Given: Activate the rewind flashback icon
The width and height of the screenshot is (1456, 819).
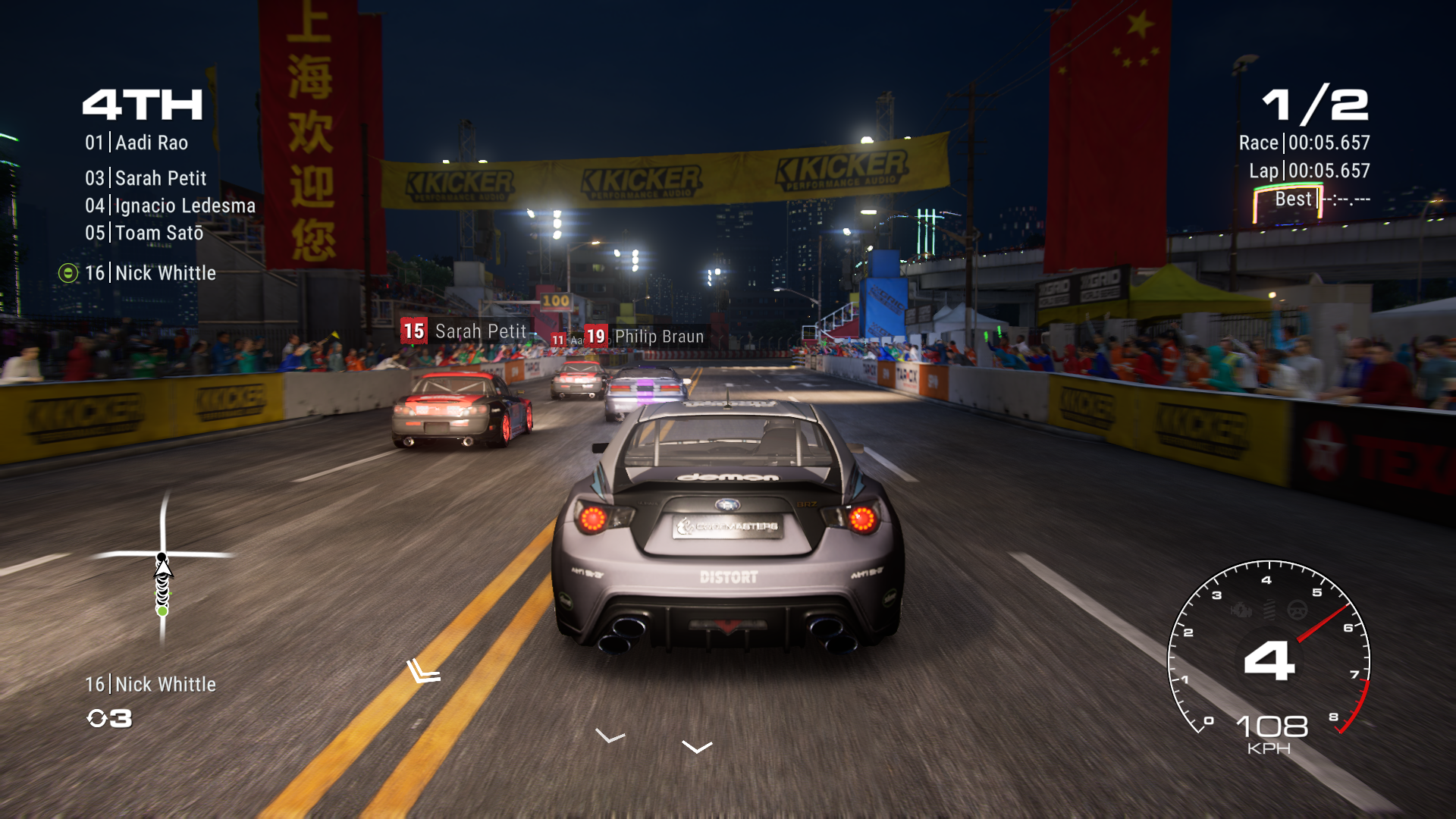Looking at the screenshot, I should 98,718.
